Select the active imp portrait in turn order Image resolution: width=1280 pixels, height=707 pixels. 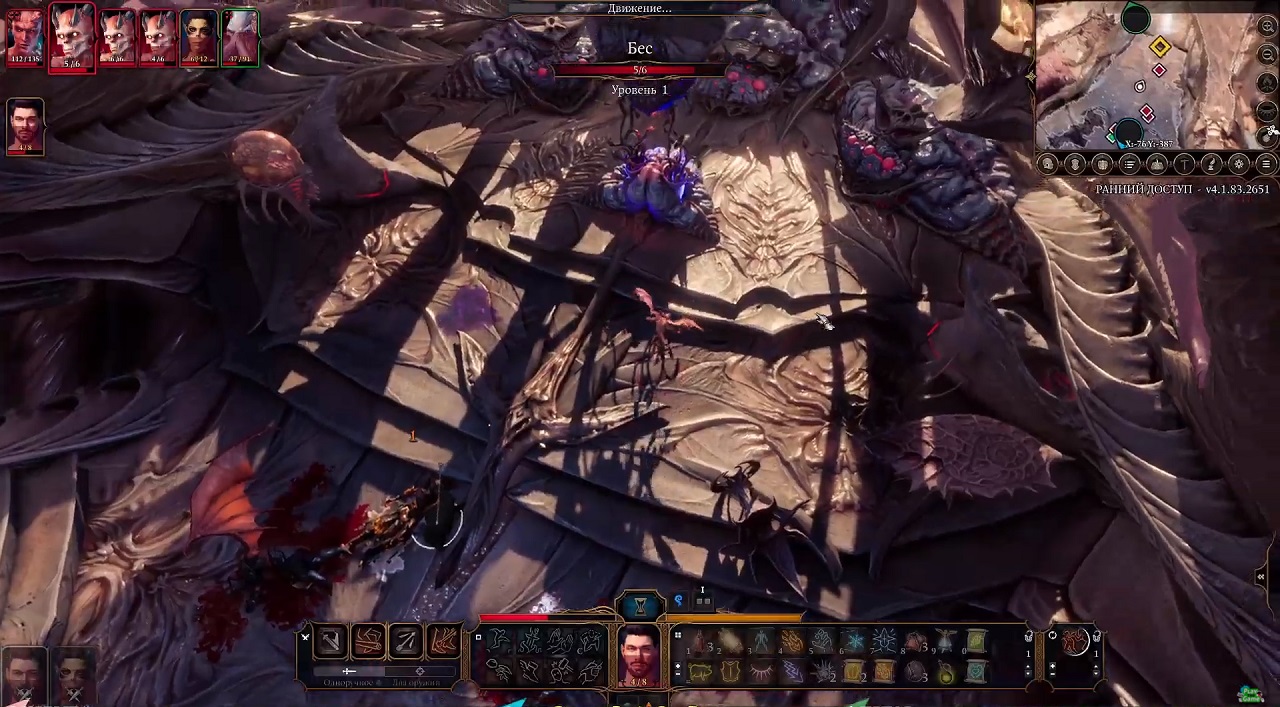72,37
